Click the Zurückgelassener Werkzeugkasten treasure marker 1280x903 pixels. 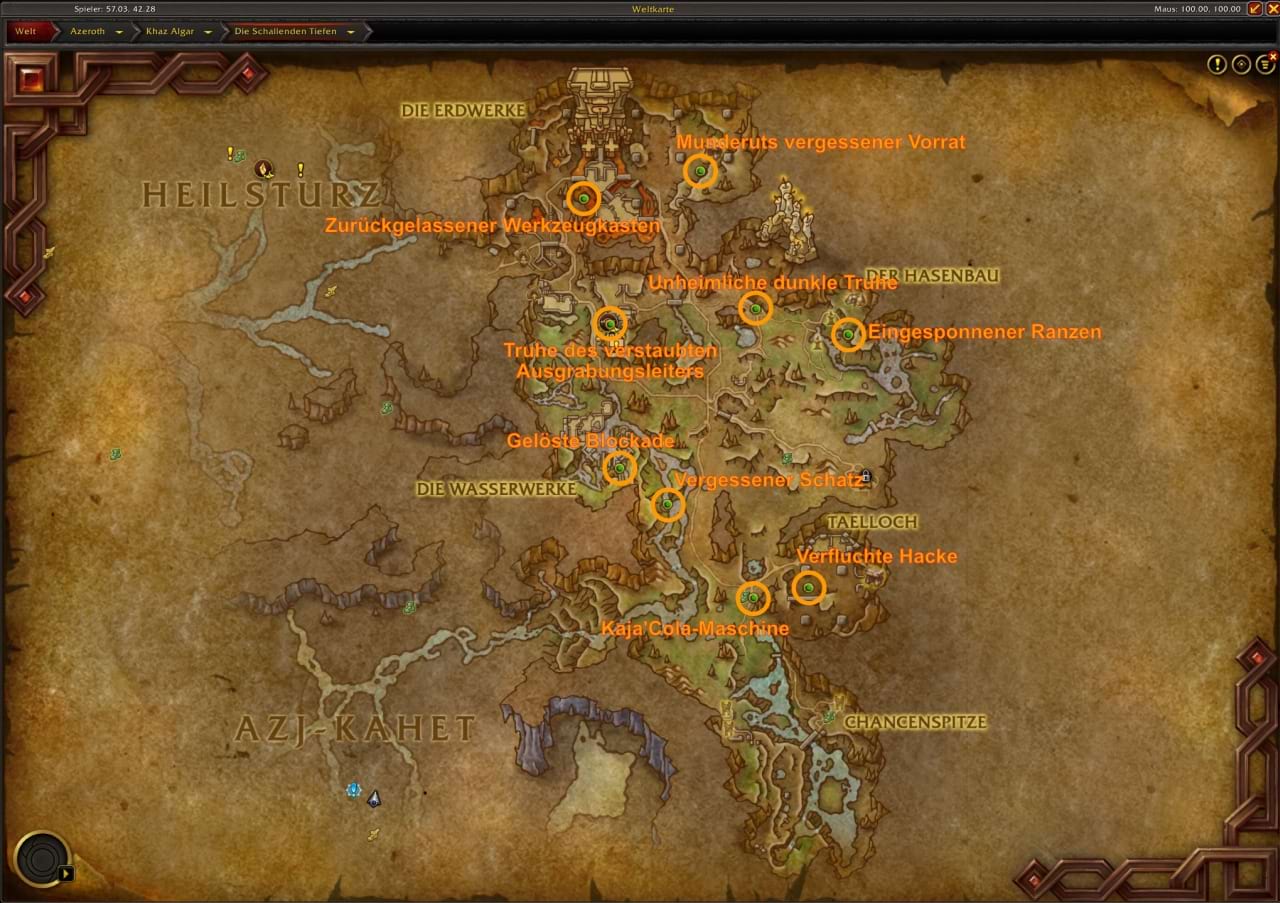coord(583,199)
